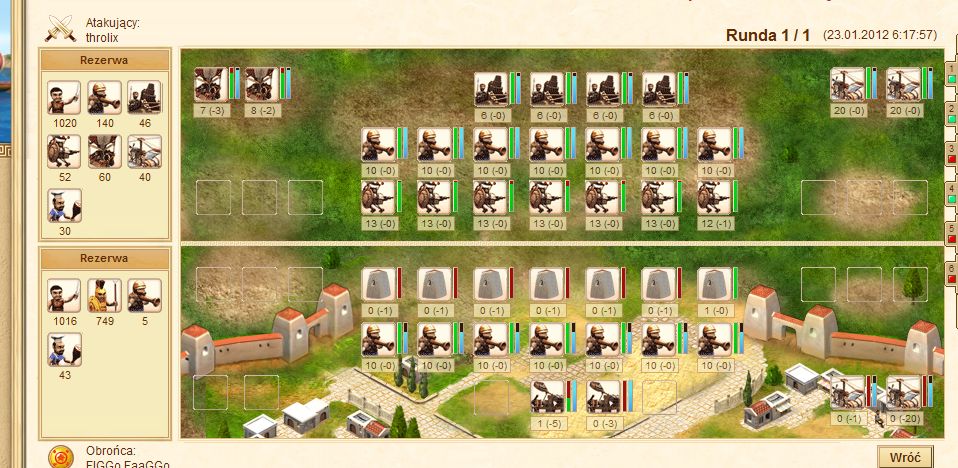The width and height of the screenshot is (958, 468).
Task: Choose defender reserve hoplite icon with 749
Action: pyautogui.click(x=104, y=296)
